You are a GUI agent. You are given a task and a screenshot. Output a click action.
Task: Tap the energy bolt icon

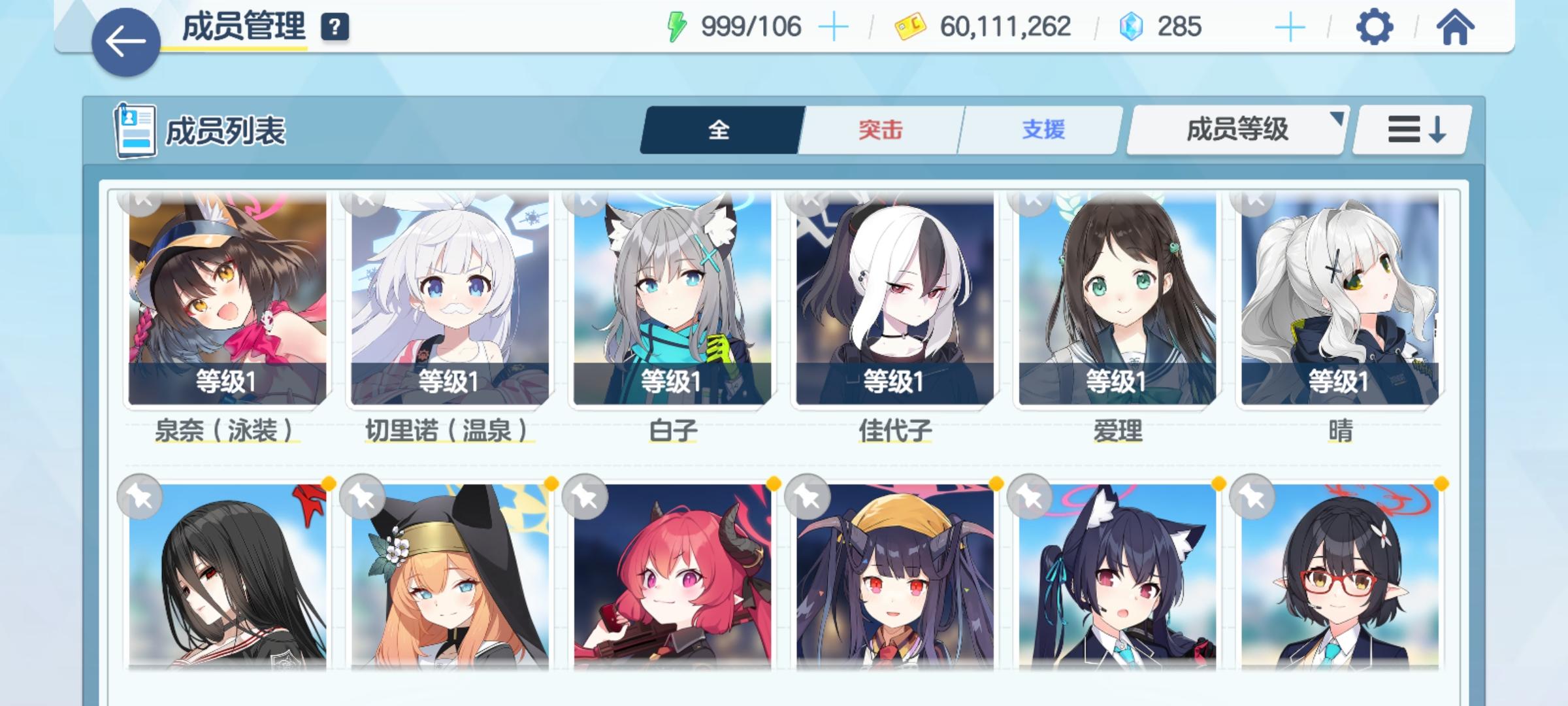(676, 27)
